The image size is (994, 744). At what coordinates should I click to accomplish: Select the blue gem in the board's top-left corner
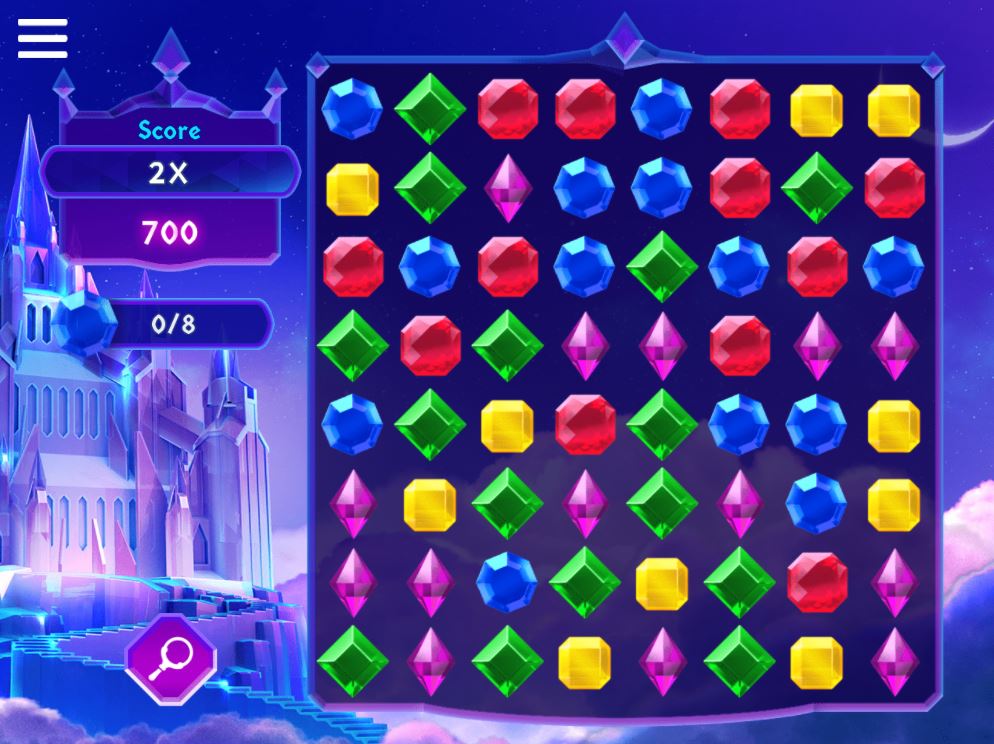352,109
